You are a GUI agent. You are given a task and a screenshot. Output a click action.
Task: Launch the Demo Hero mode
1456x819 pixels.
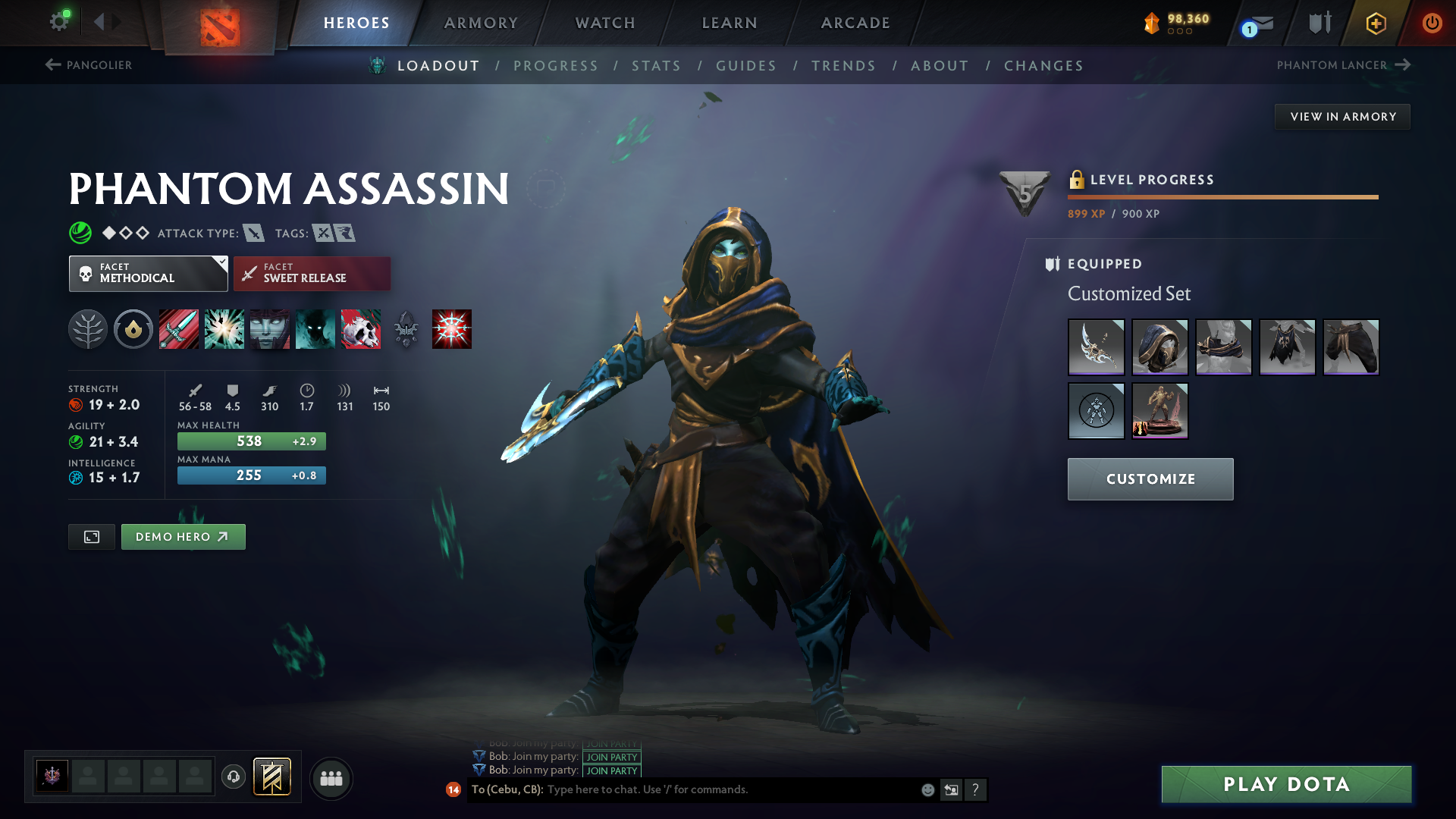coord(183,537)
